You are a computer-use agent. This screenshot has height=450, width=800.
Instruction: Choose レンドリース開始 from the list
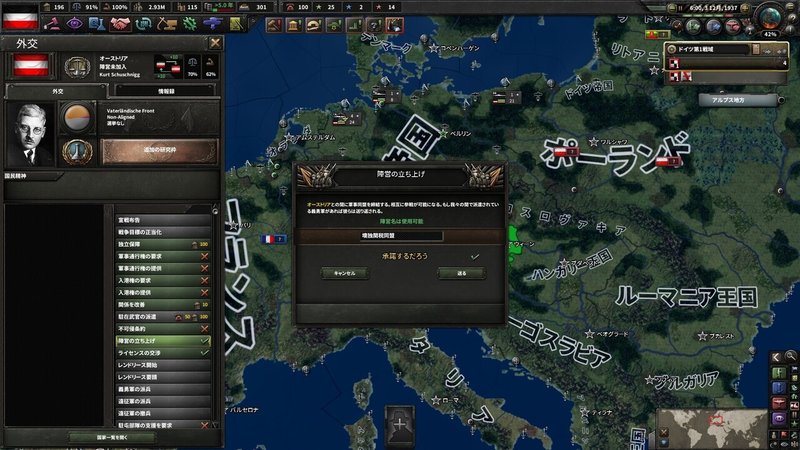pyautogui.click(x=160, y=365)
